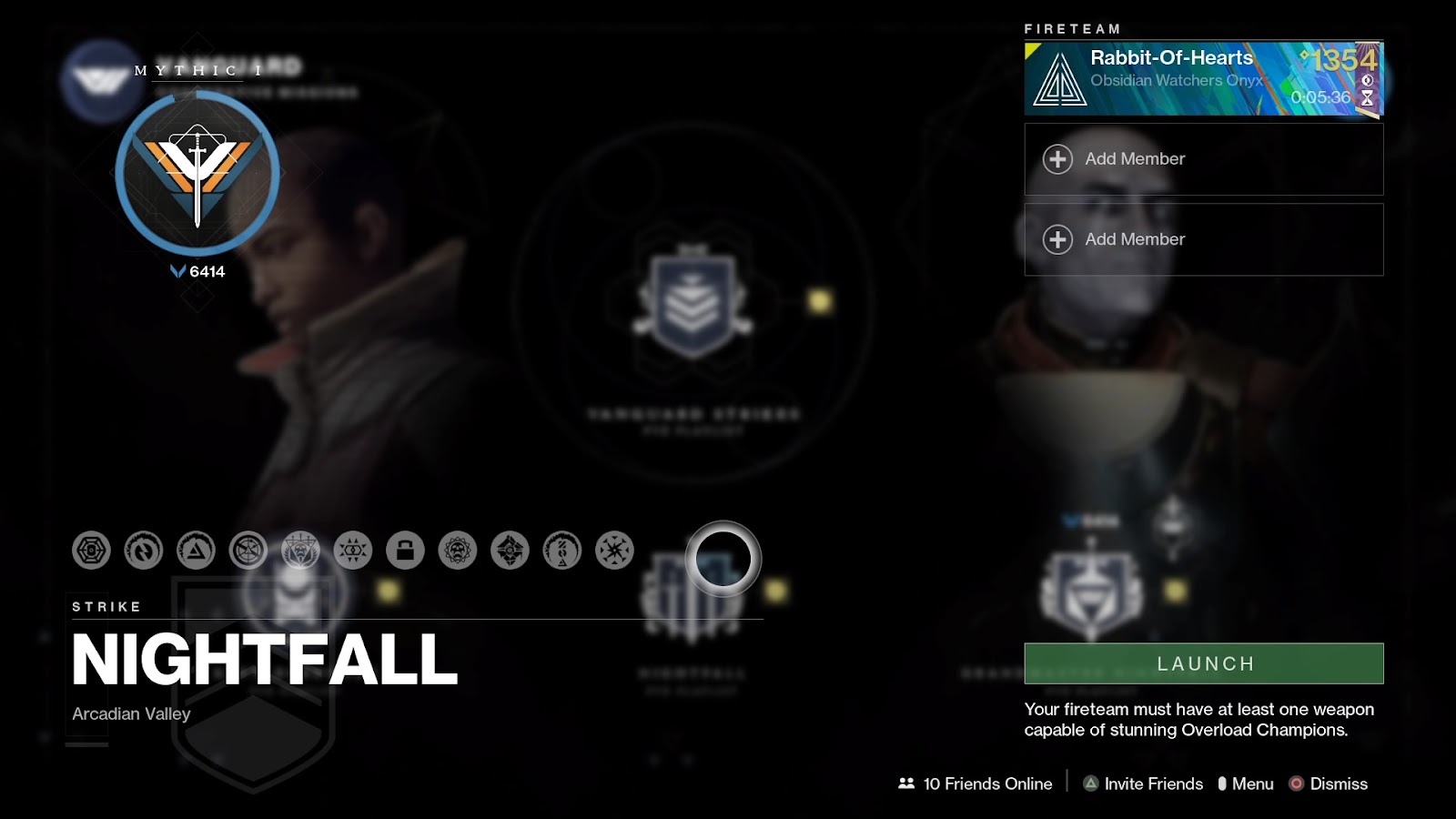
Task: Invite Friends to the fireteam
Action: [1142, 784]
